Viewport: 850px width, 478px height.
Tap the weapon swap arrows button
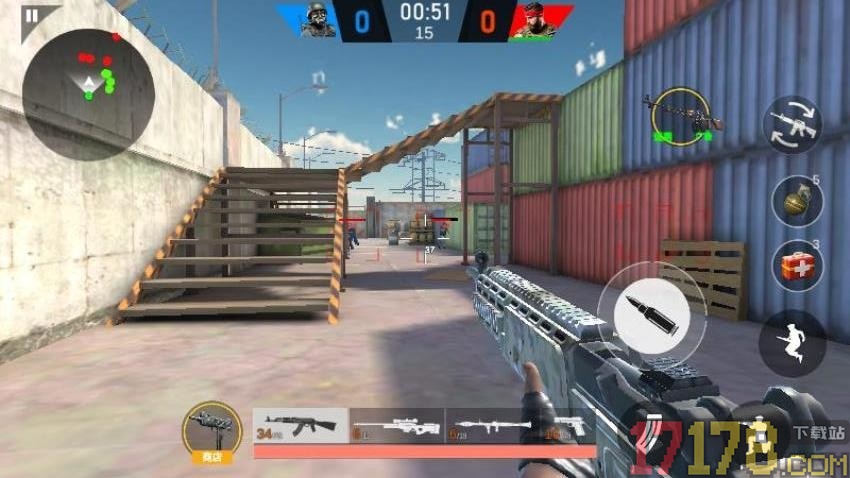point(792,125)
